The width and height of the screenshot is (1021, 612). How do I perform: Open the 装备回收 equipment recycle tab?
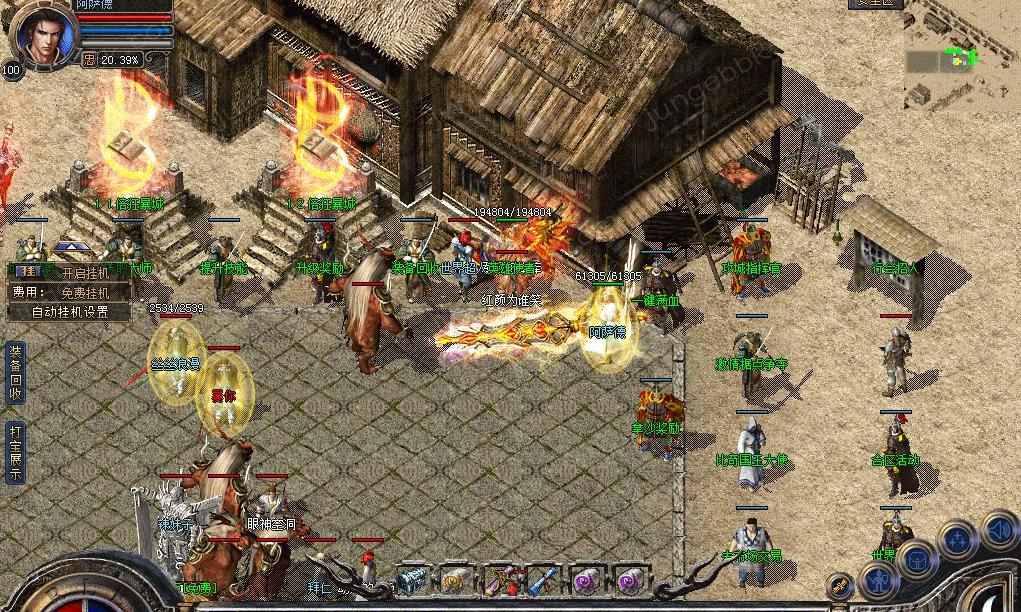point(14,372)
